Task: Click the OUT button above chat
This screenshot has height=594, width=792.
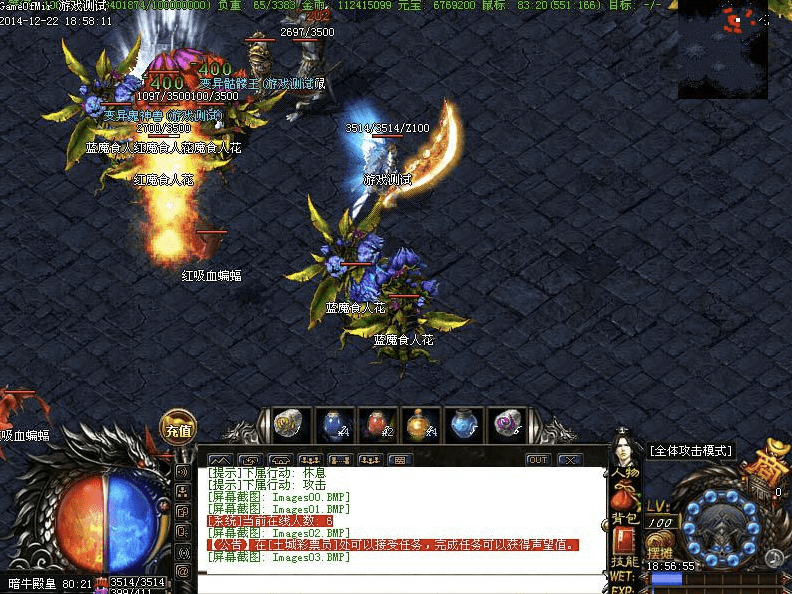Action: point(538,460)
